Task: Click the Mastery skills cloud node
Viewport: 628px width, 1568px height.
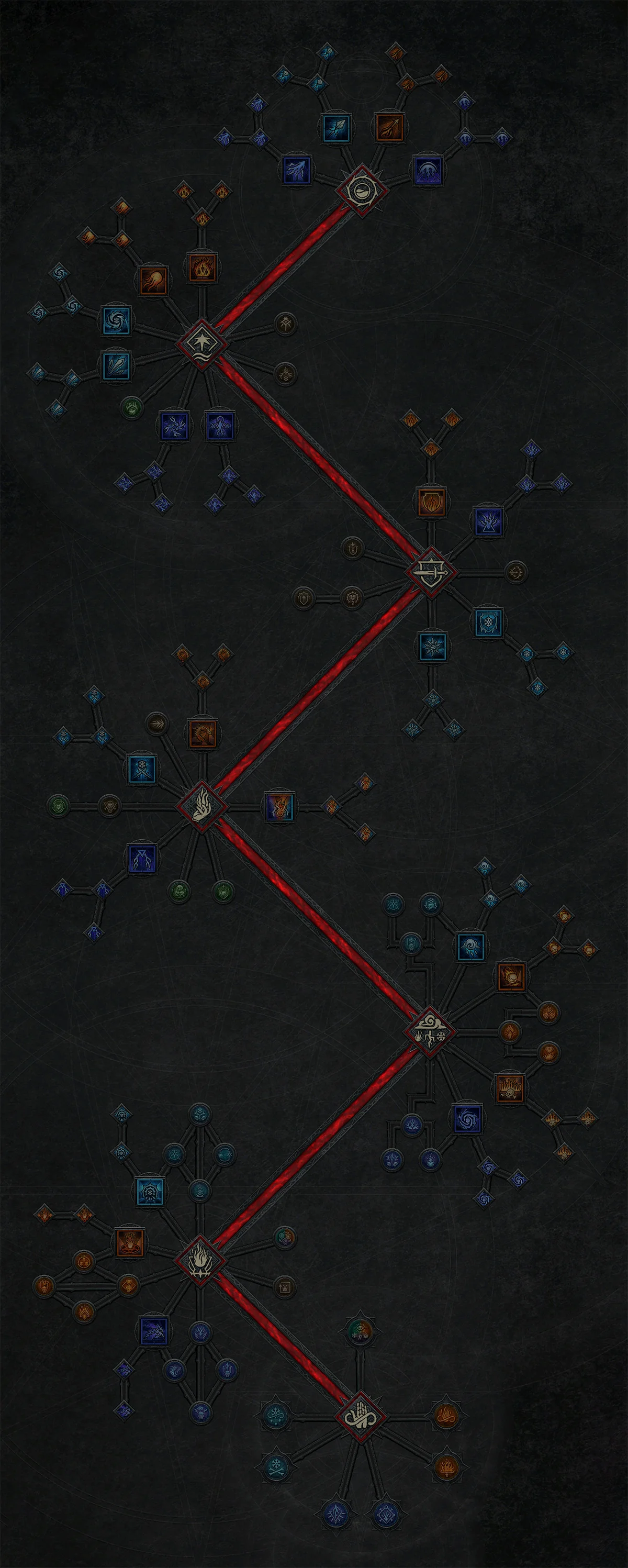Action: (x=430, y=1032)
